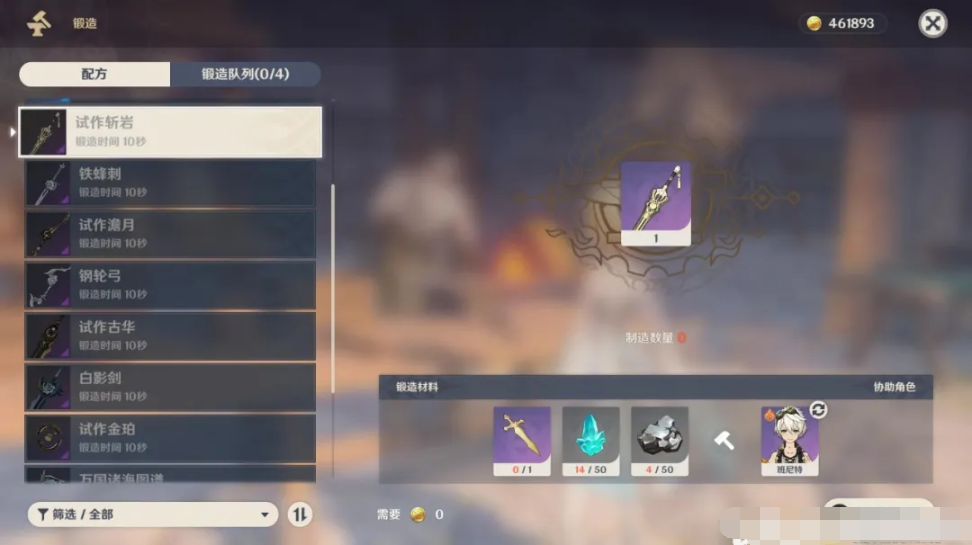Toggle the recipe sort order button
The width and height of the screenshot is (972, 545).
tap(299, 514)
